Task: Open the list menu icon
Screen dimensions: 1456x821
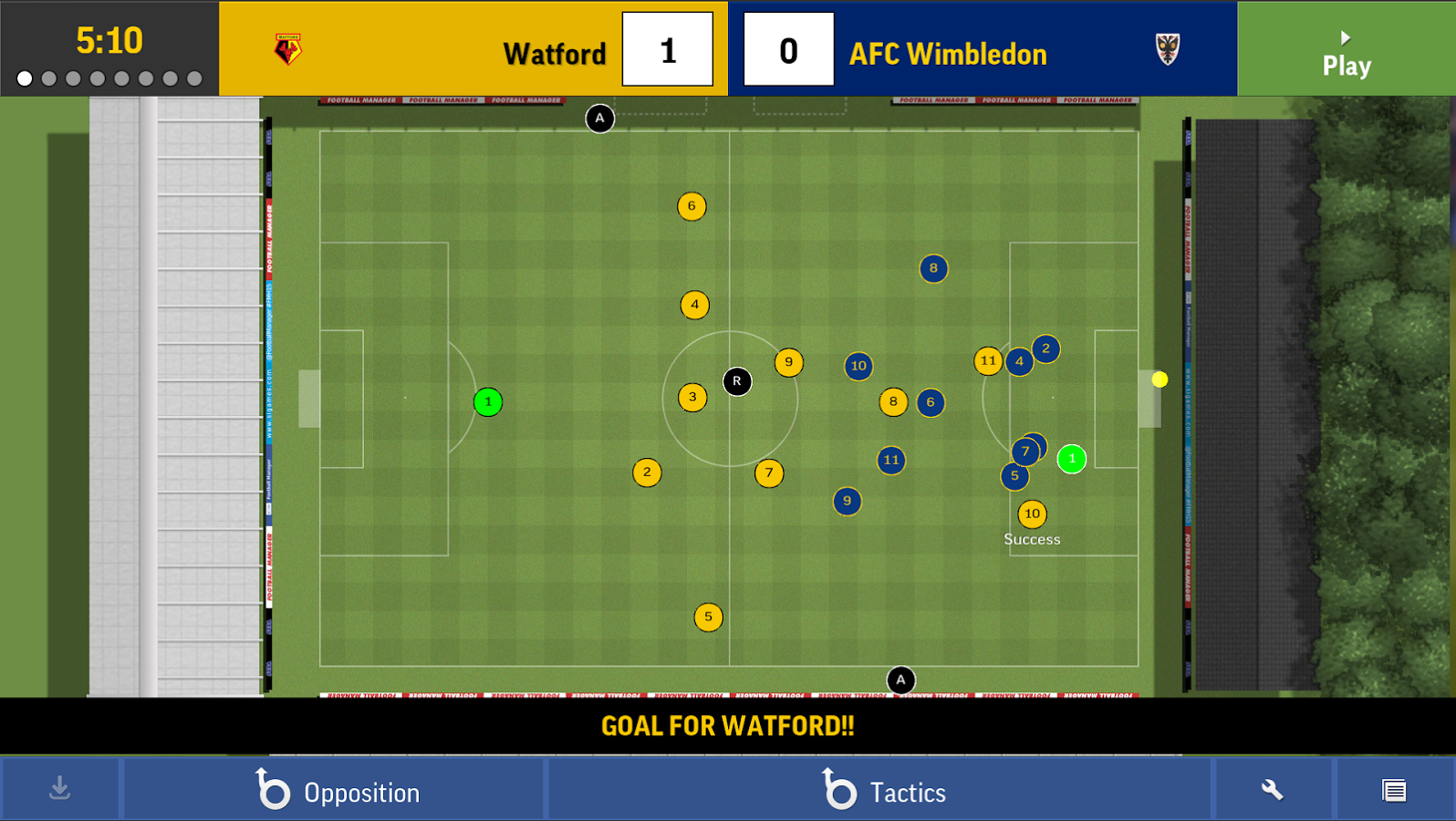Action: point(1394,790)
